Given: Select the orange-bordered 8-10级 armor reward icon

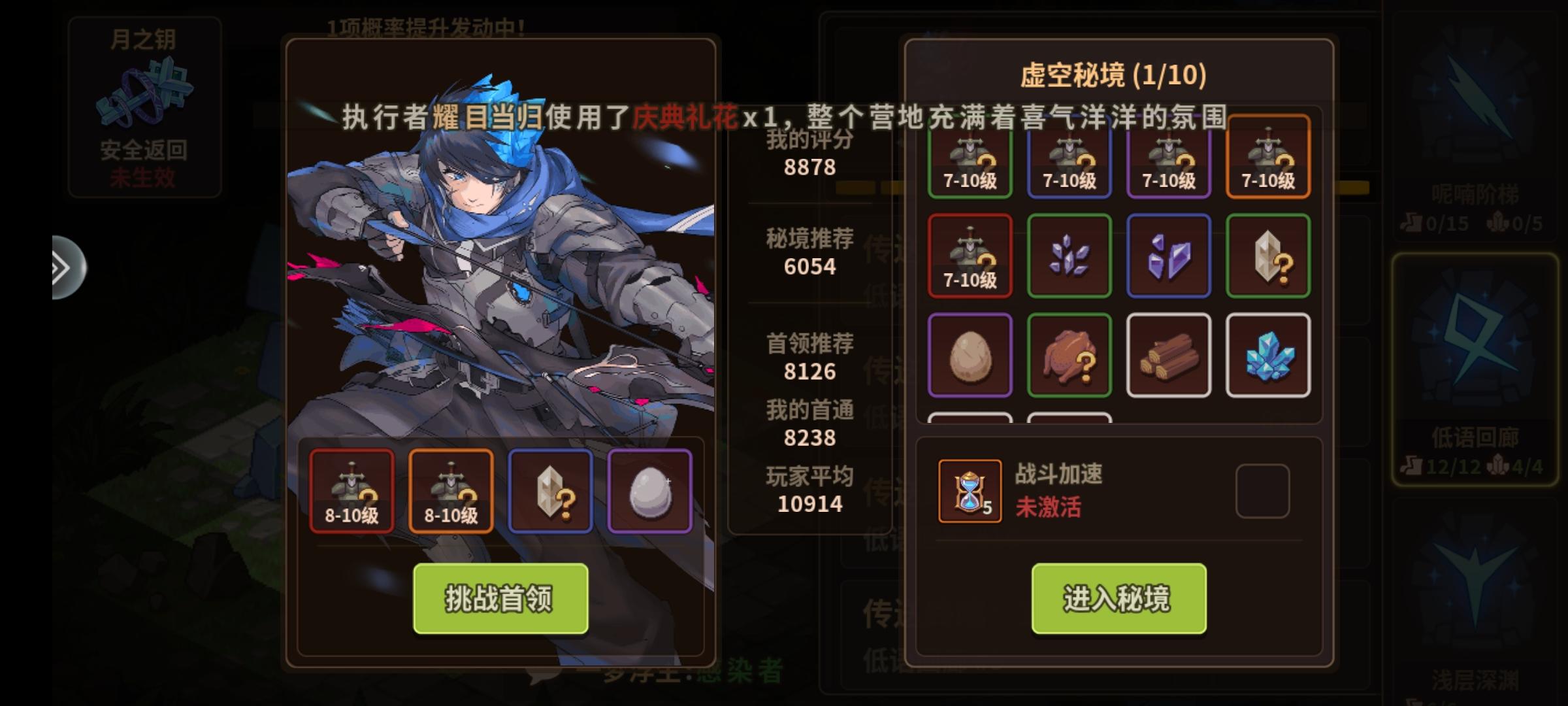Looking at the screenshot, I should pyautogui.click(x=451, y=490).
